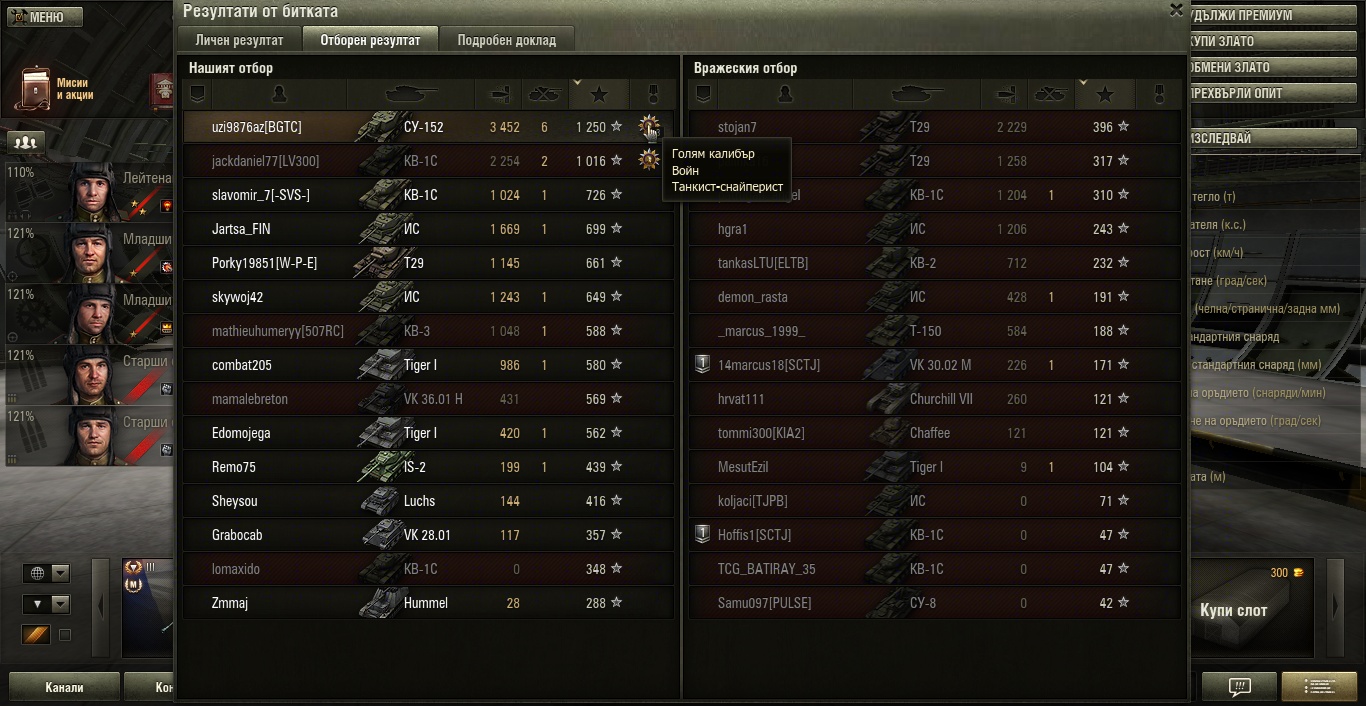Open the globe filter dropdown
Screen dimensions: 1366x706
(47, 573)
